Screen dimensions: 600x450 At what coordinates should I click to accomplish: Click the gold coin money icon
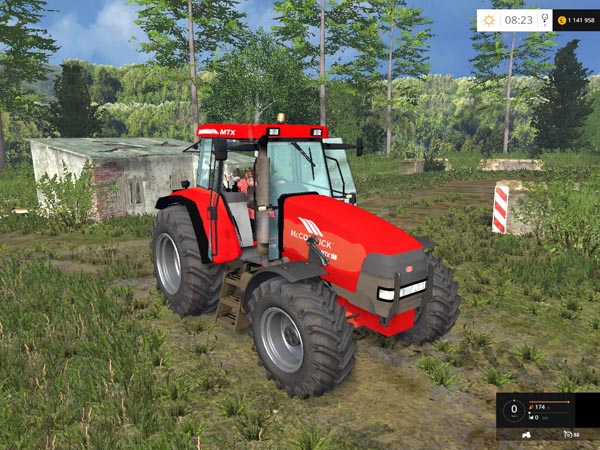pos(561,20)
